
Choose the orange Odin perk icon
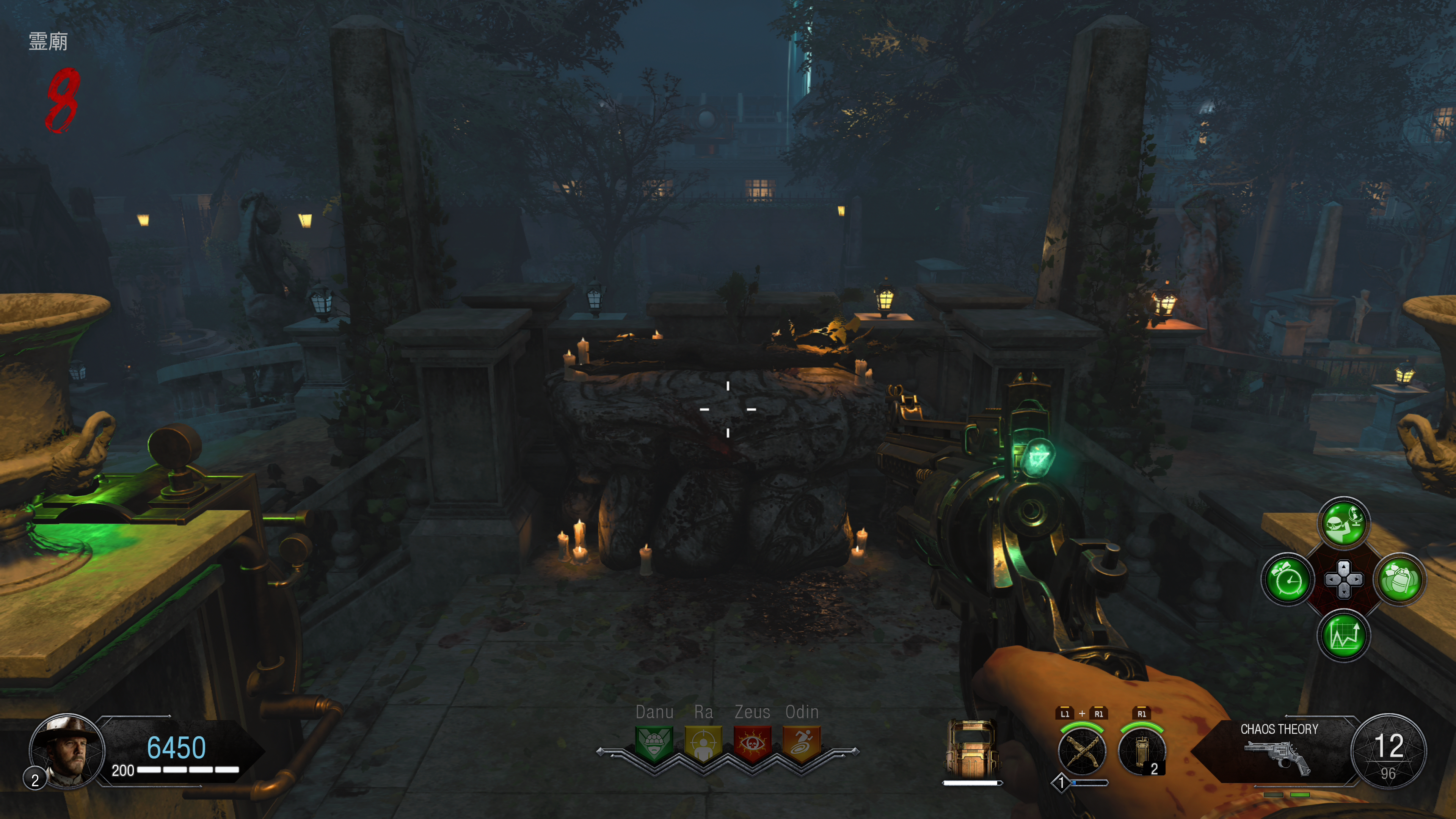click(x=802, y=744)
